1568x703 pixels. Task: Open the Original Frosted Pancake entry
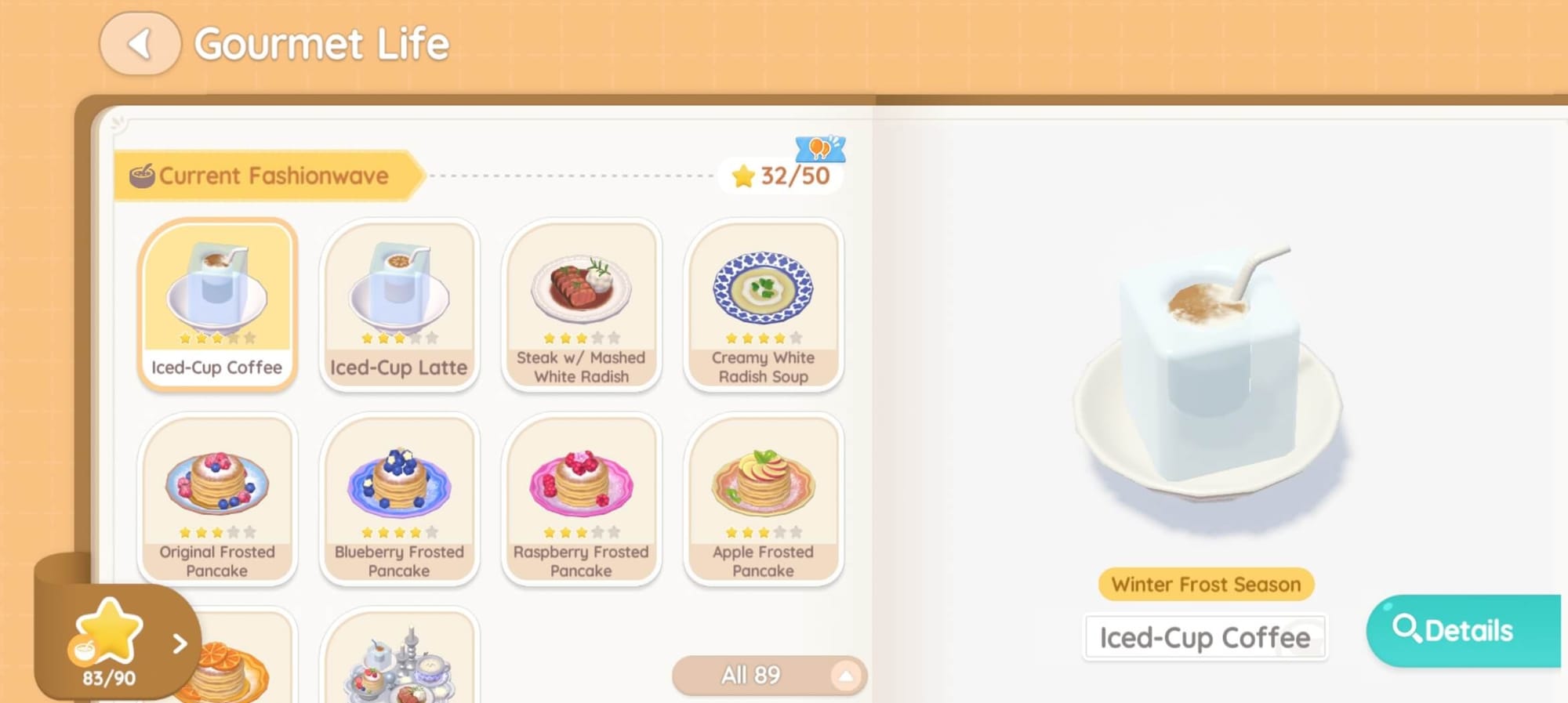coord(217,498)
